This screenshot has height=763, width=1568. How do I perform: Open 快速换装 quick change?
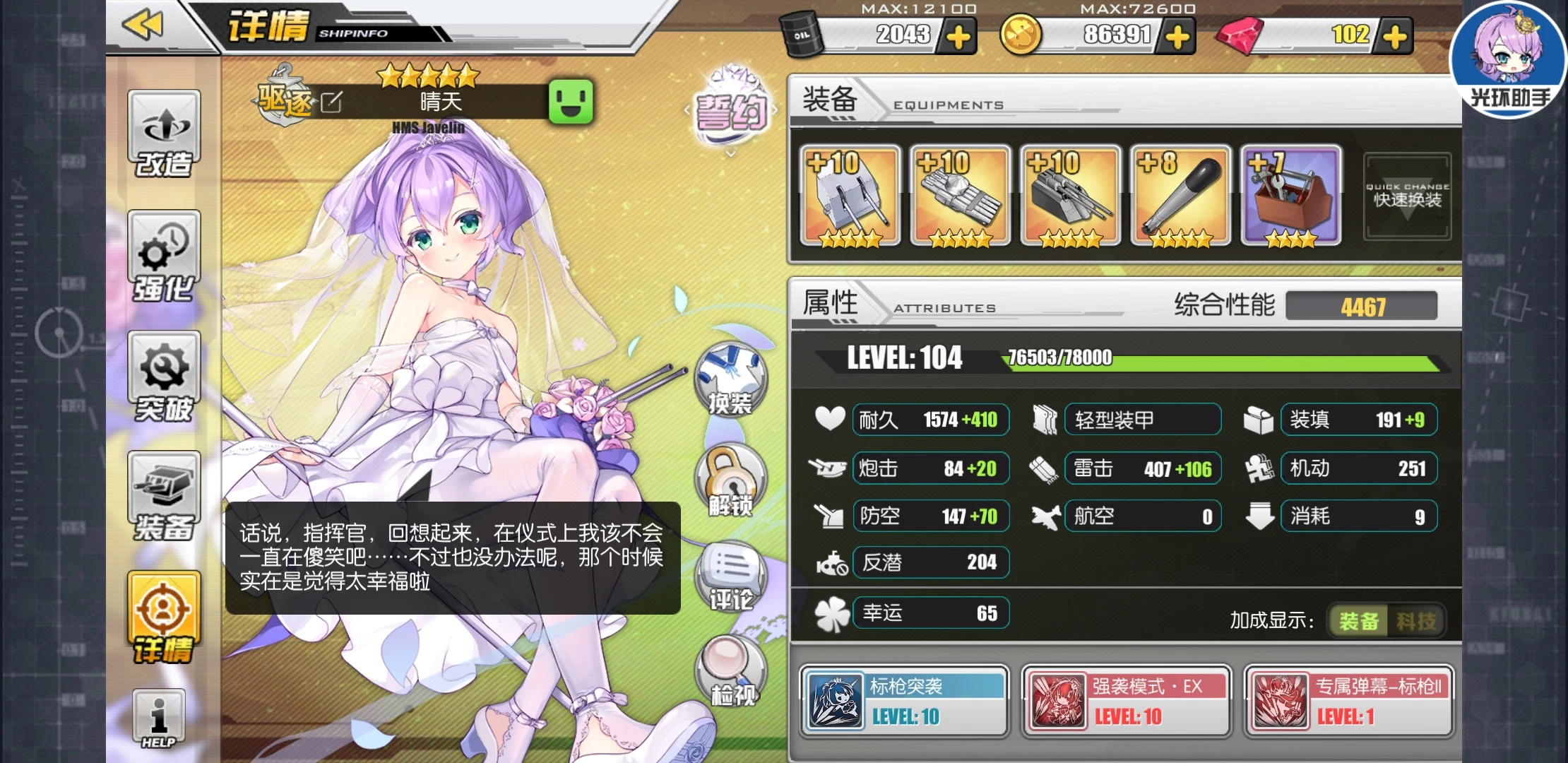click(1407, 196)
